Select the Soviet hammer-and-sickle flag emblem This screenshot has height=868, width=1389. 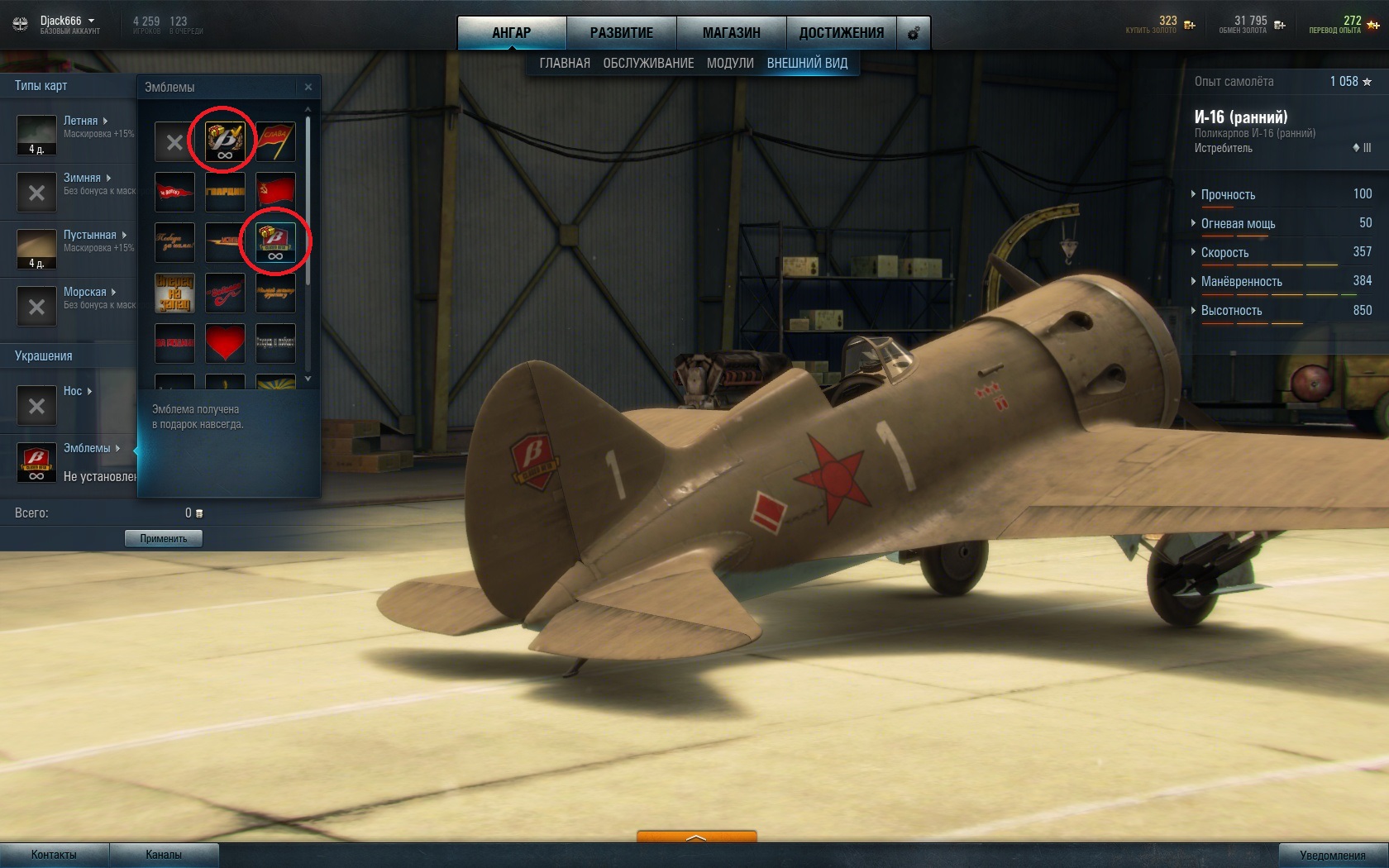[x=275, y=192]
